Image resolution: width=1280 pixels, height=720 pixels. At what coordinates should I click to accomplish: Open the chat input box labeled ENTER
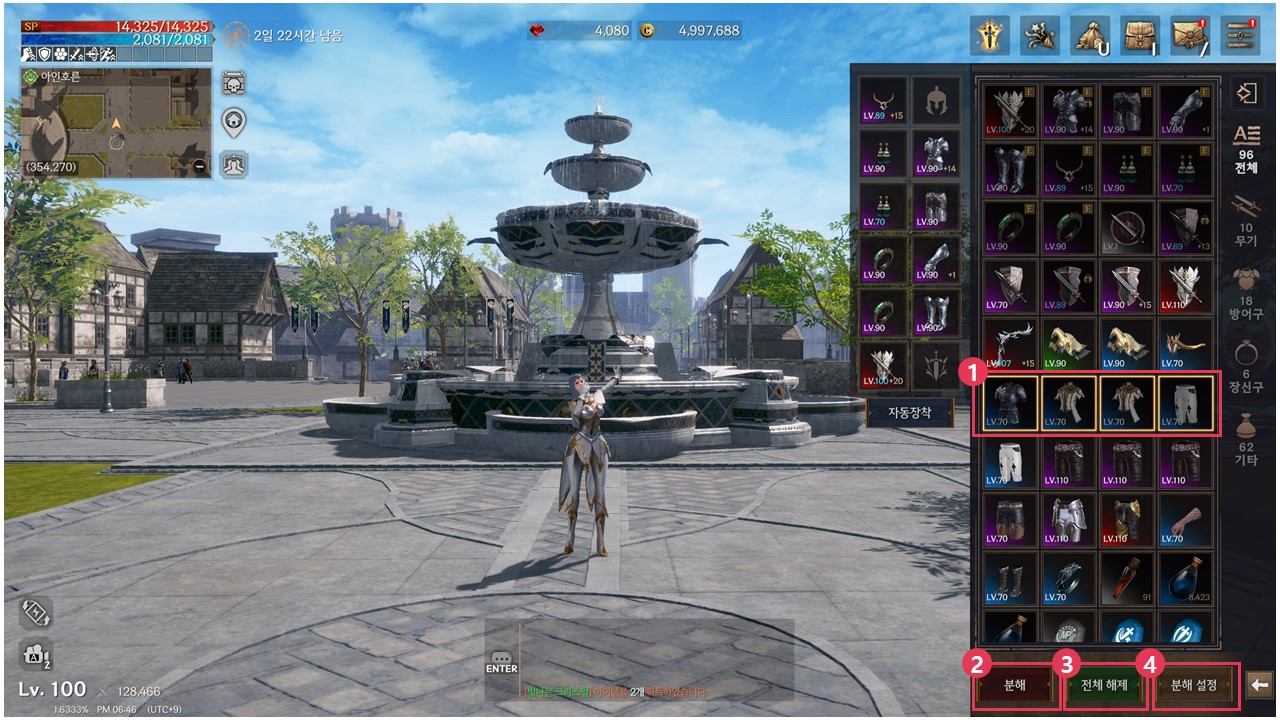coord(502,662)
